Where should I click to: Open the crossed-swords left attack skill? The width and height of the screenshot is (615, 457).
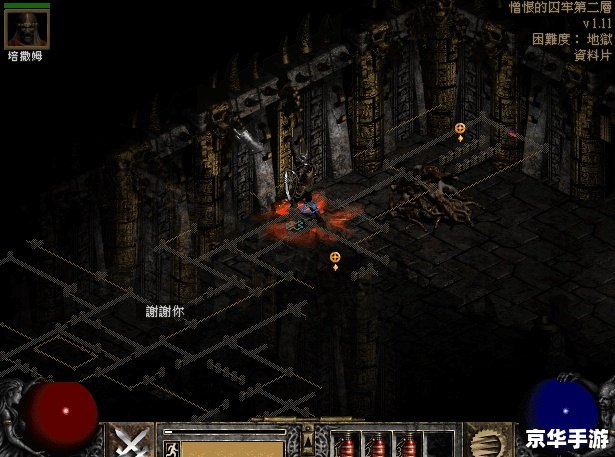[130, 441]
